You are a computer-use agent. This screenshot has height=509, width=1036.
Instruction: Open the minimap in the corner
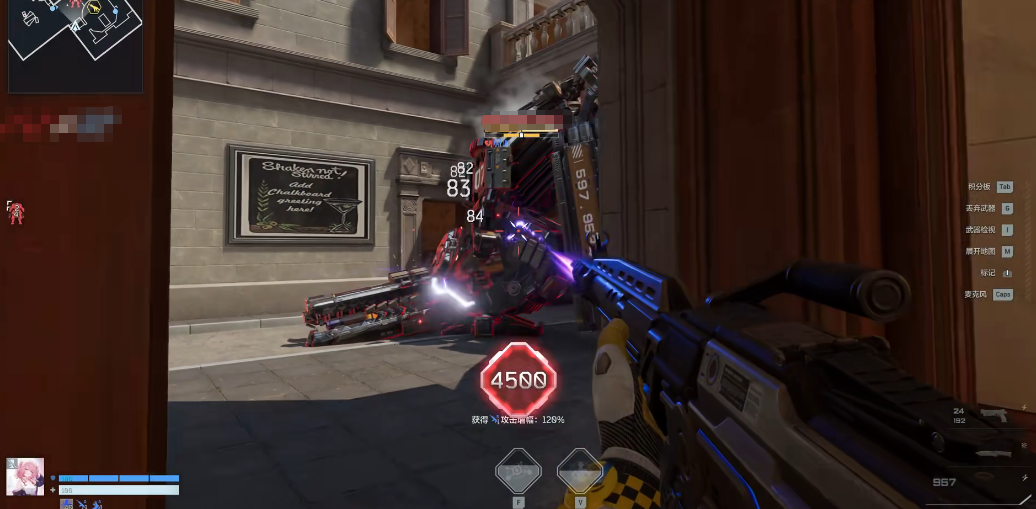coord(76,45)
